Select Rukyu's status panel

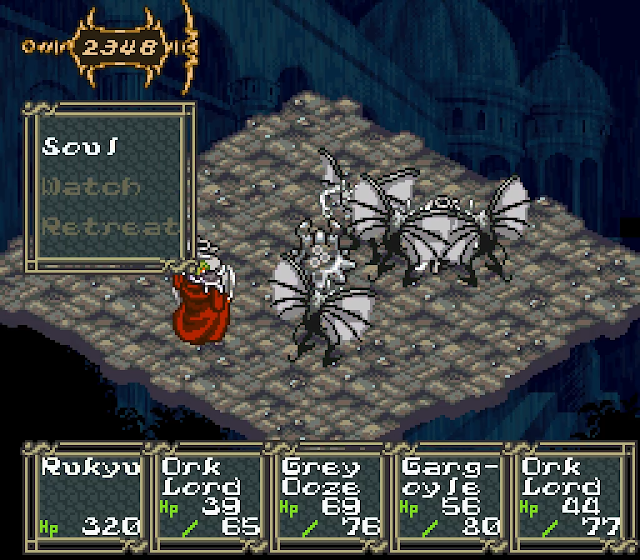[x=90, y=494]
